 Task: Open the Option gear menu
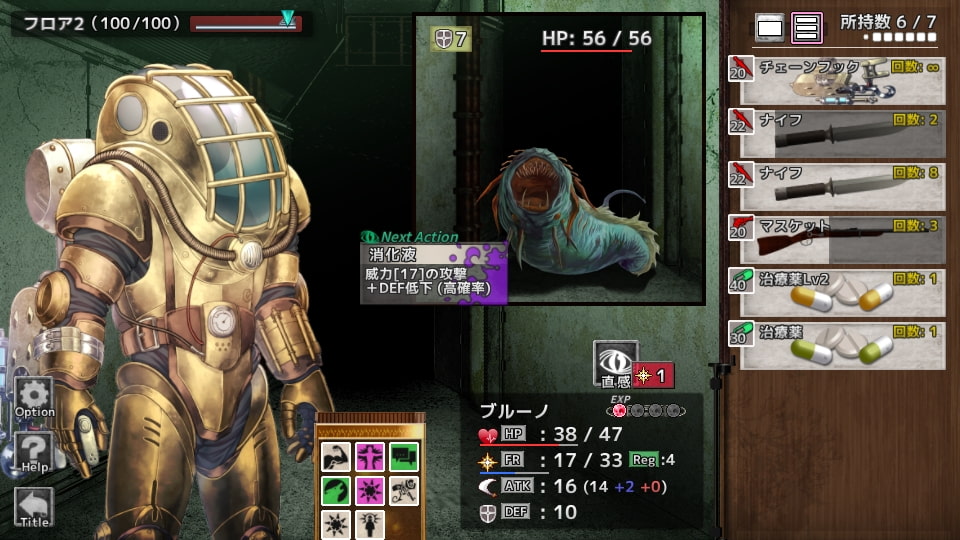[x=35, y=397]
